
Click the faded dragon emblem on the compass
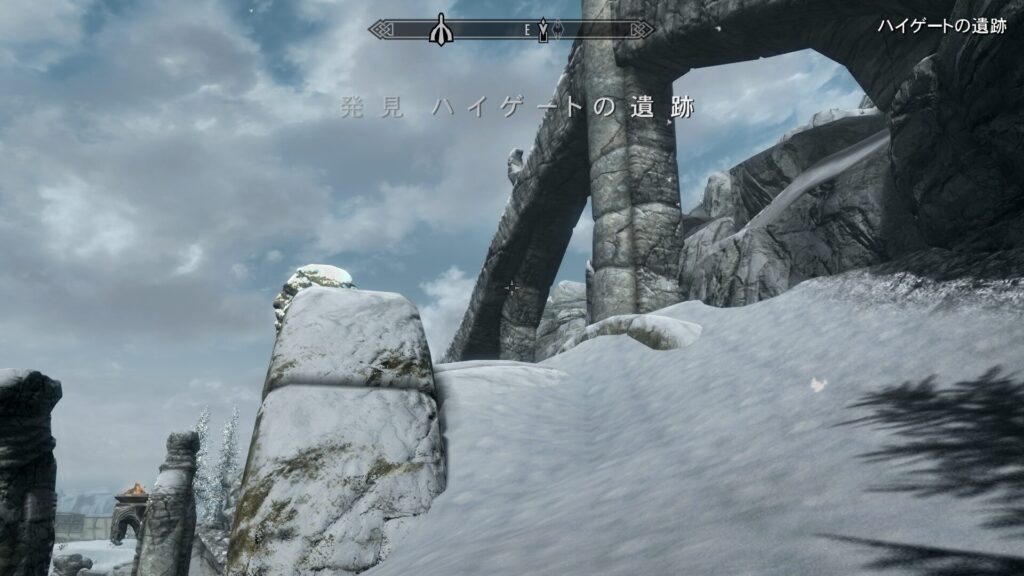point(559,30)
